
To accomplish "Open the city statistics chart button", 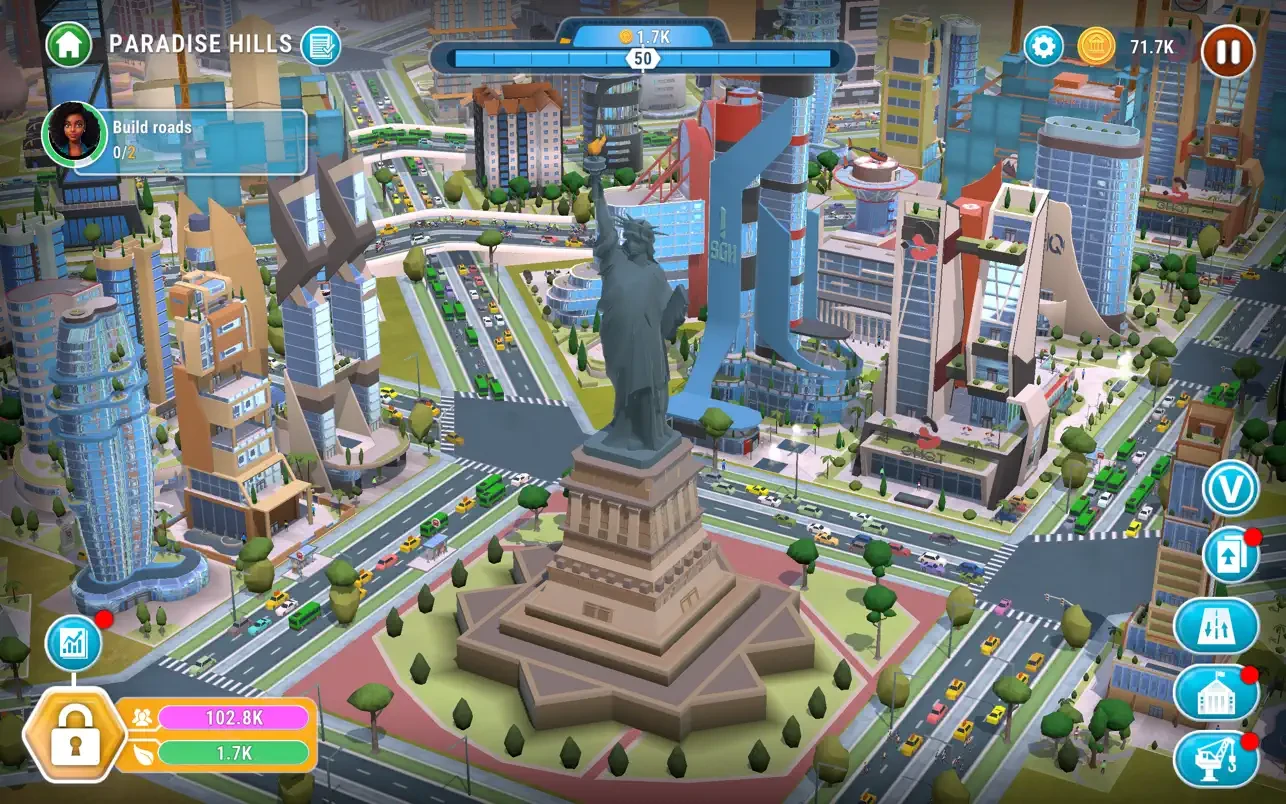I will pyautogui.click(x=74, y=643).
